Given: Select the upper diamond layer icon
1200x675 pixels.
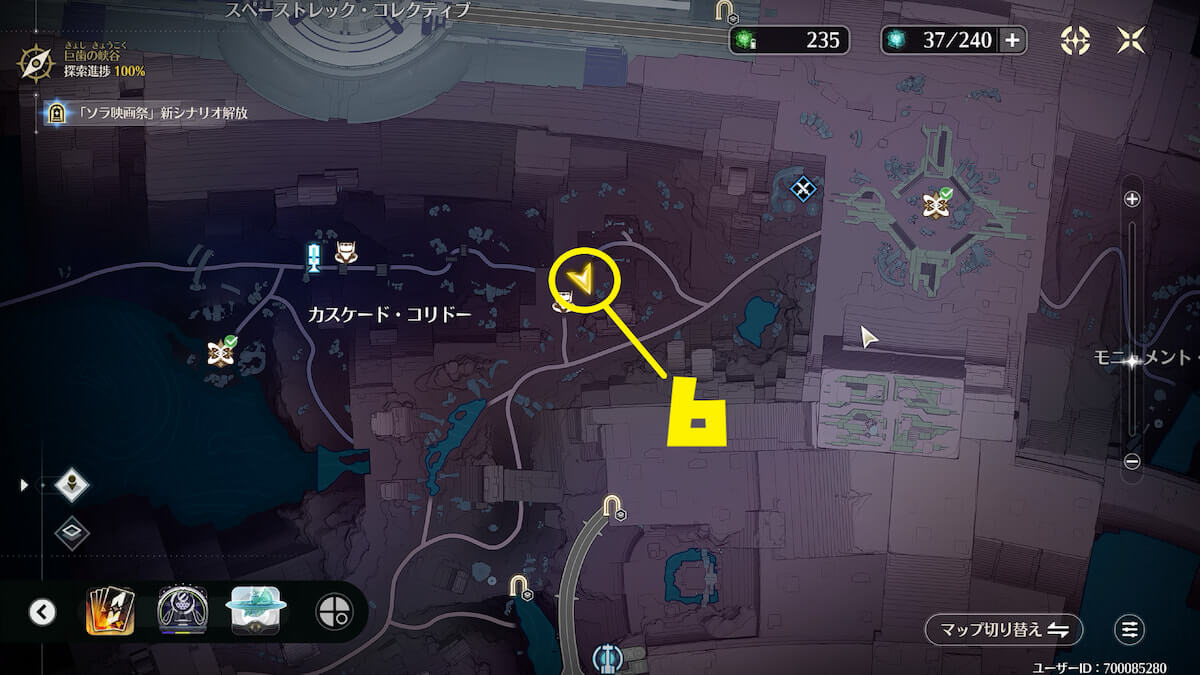Looking at the screenshot, I should (x=71, y=485).
